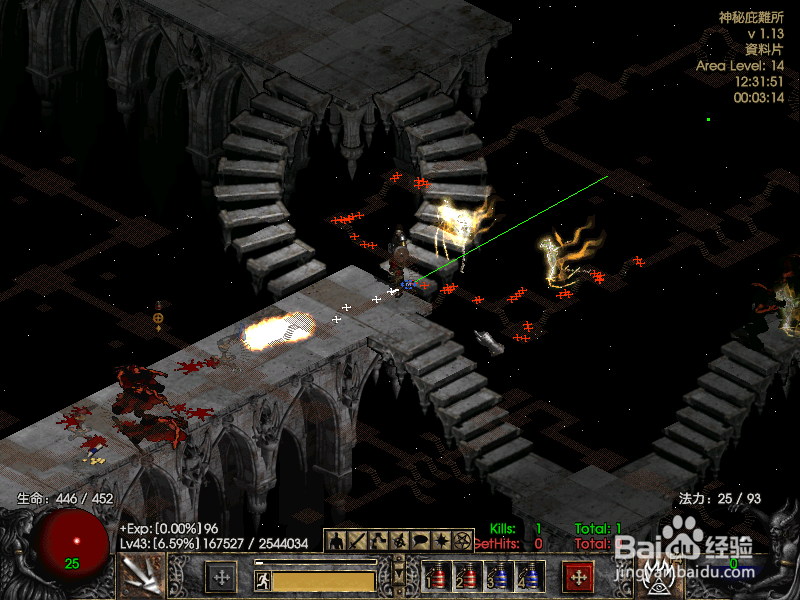The width and height of the screenshot is (800, 600).
Task: Open the quest log star icon
Action: click(441, 540)
